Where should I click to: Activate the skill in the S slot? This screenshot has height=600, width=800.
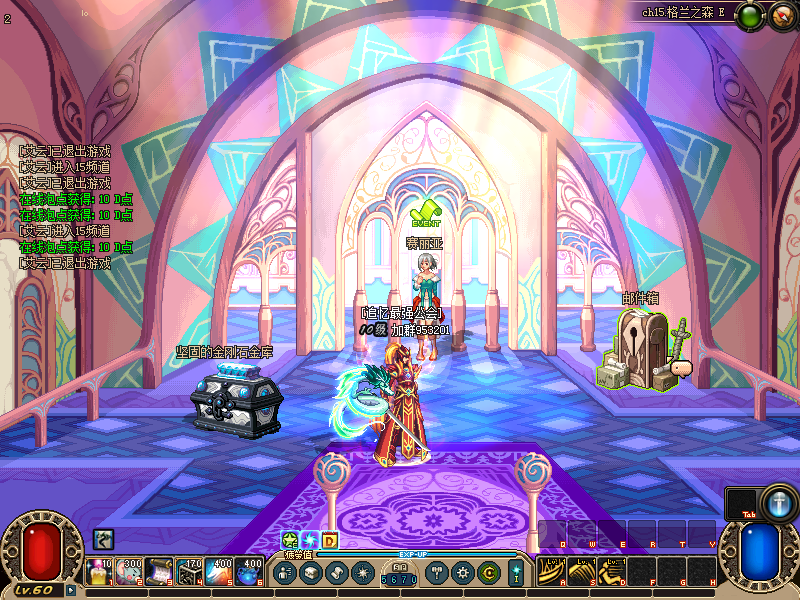[580, 570]
